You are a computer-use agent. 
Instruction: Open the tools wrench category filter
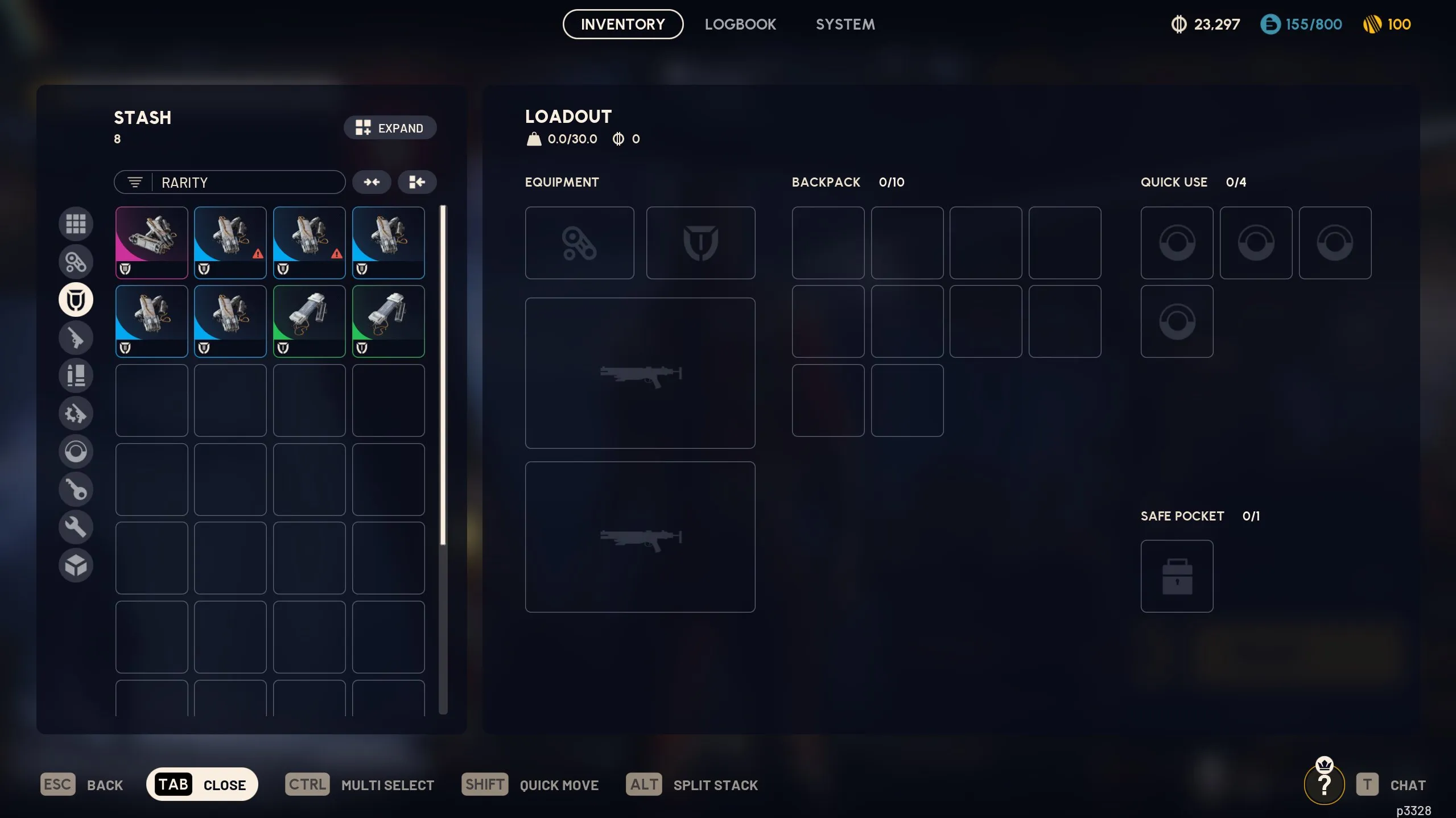coord(76,527)
